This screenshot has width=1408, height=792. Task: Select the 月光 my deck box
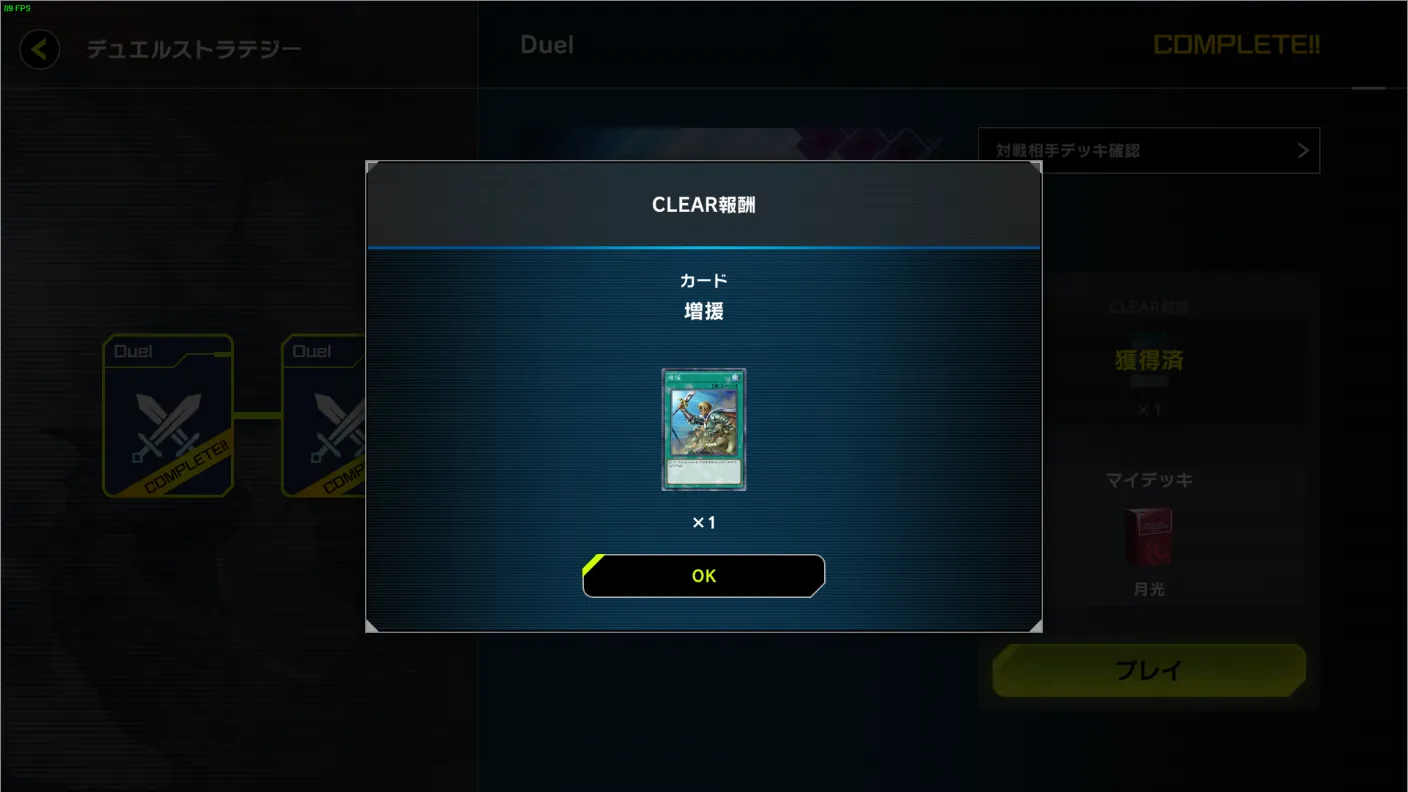[1148, 538]
